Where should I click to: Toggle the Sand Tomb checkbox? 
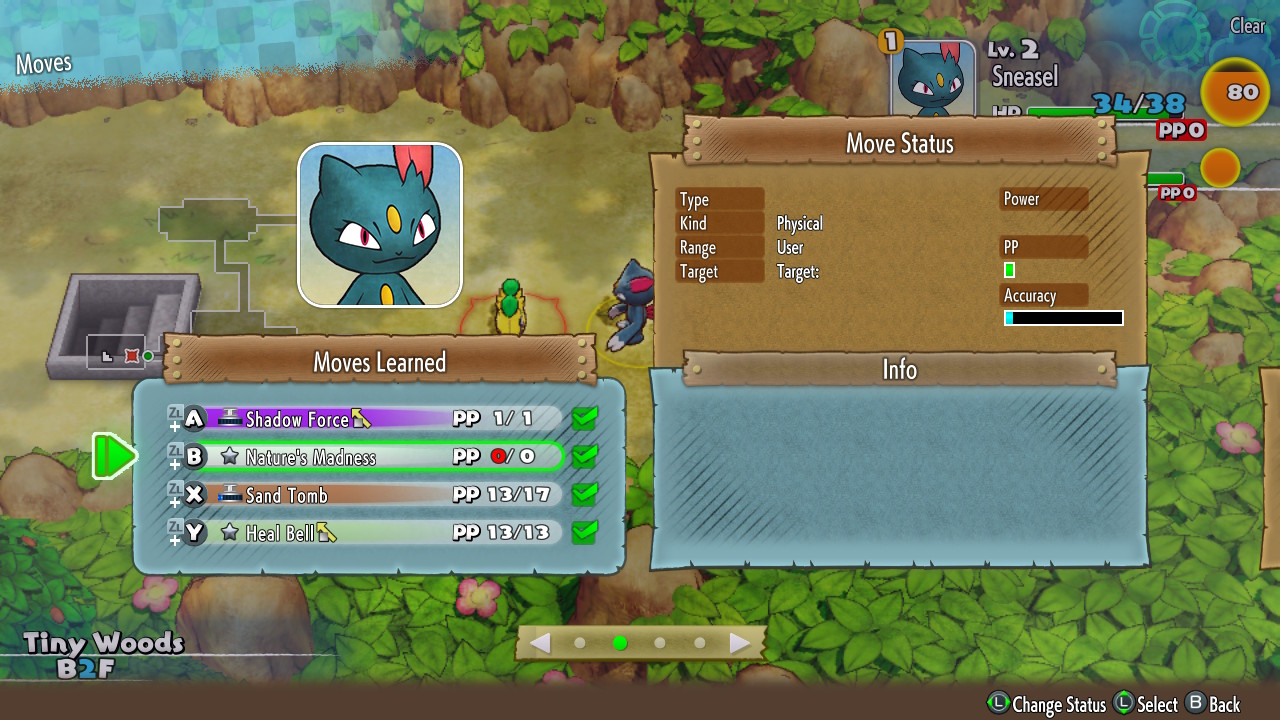585,495
